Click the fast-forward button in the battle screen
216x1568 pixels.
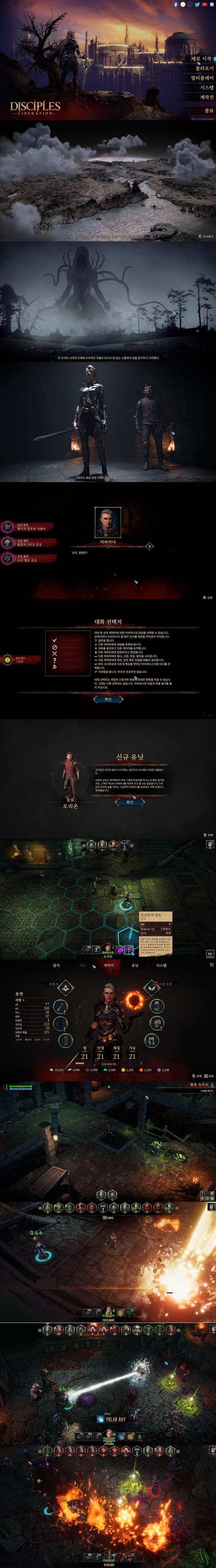pyautogui.click(x=210, y=954)
